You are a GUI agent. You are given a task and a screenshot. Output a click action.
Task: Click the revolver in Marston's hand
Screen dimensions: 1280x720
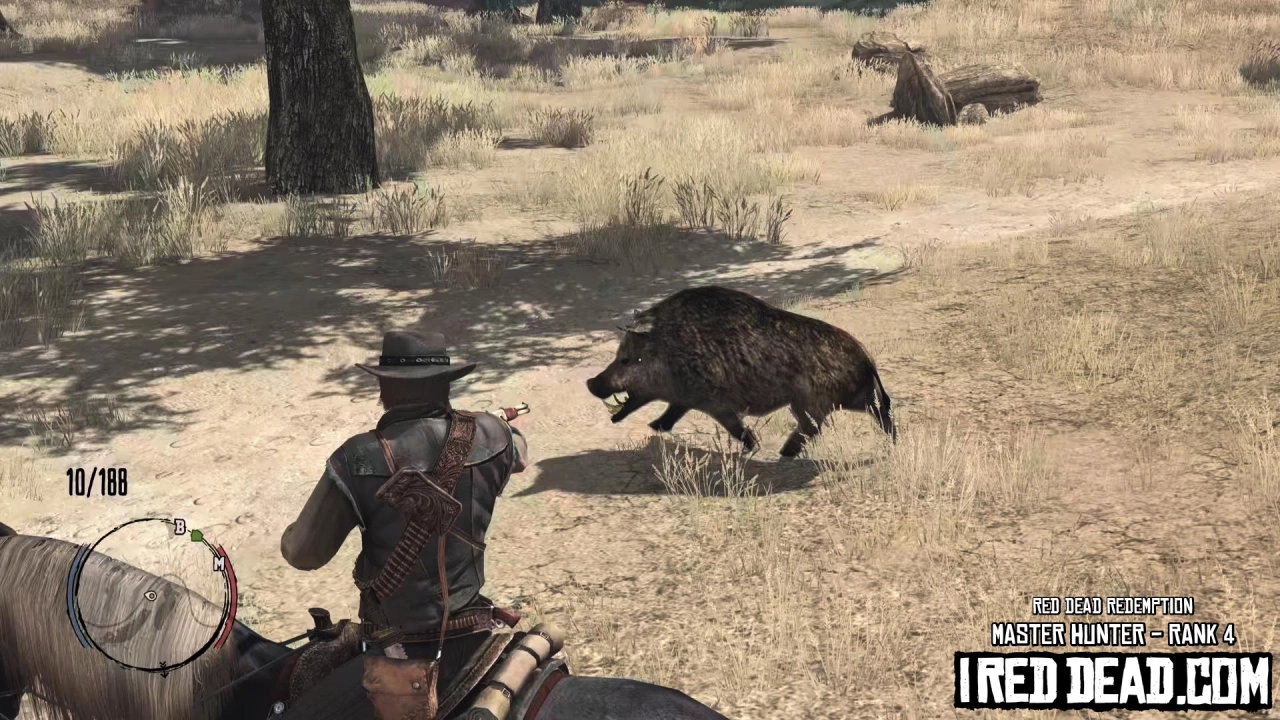pos(513,412)
